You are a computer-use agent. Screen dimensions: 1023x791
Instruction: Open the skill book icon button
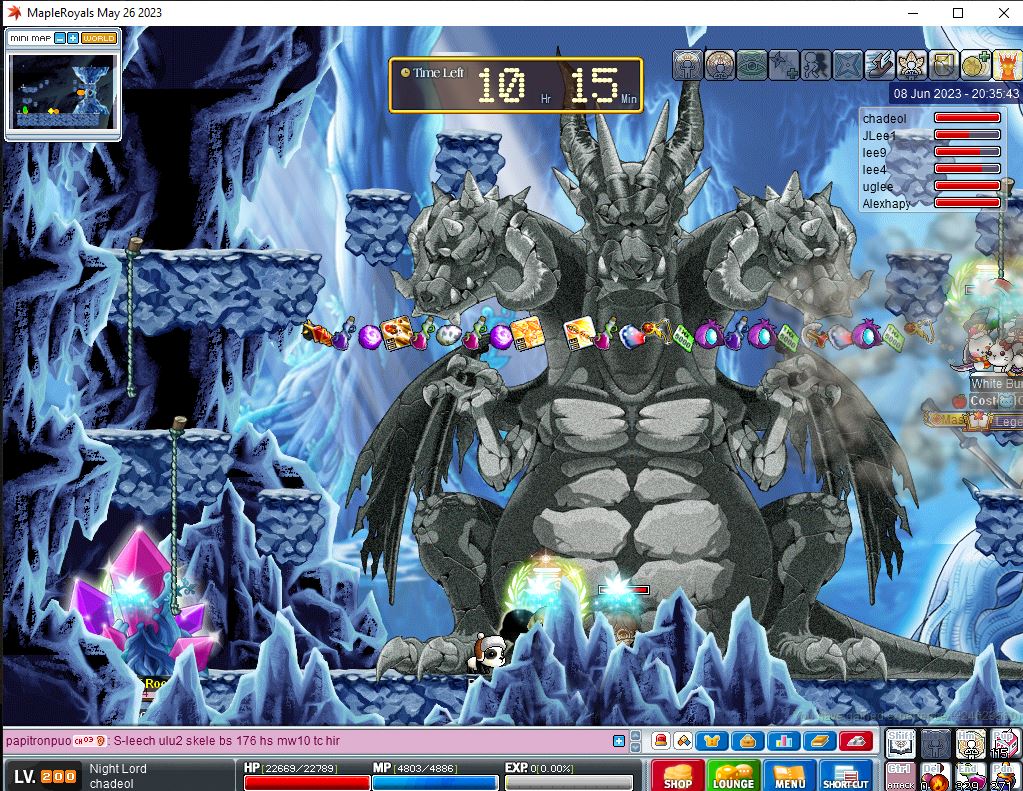(x=818, y=741)
